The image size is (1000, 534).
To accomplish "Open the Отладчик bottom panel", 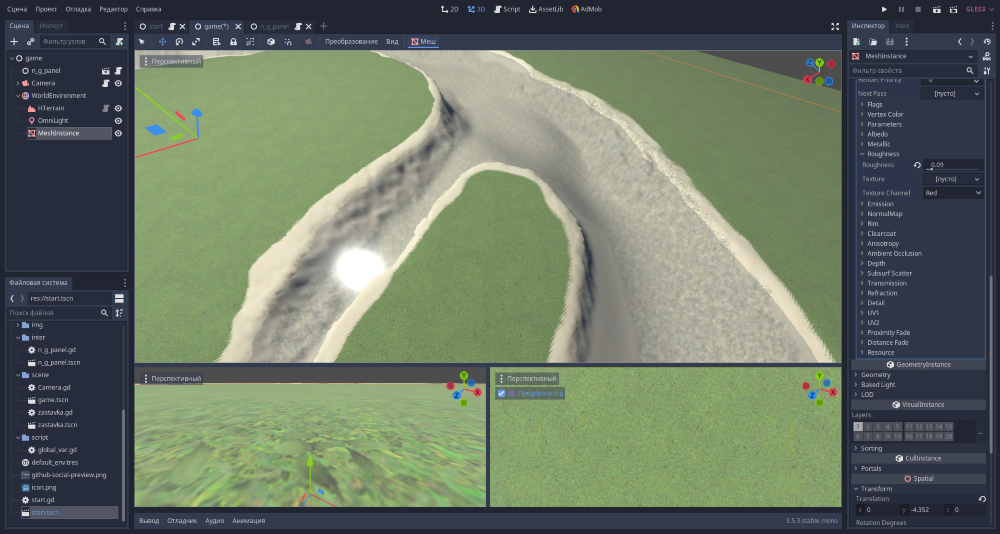I will click(x=182, y=521).
